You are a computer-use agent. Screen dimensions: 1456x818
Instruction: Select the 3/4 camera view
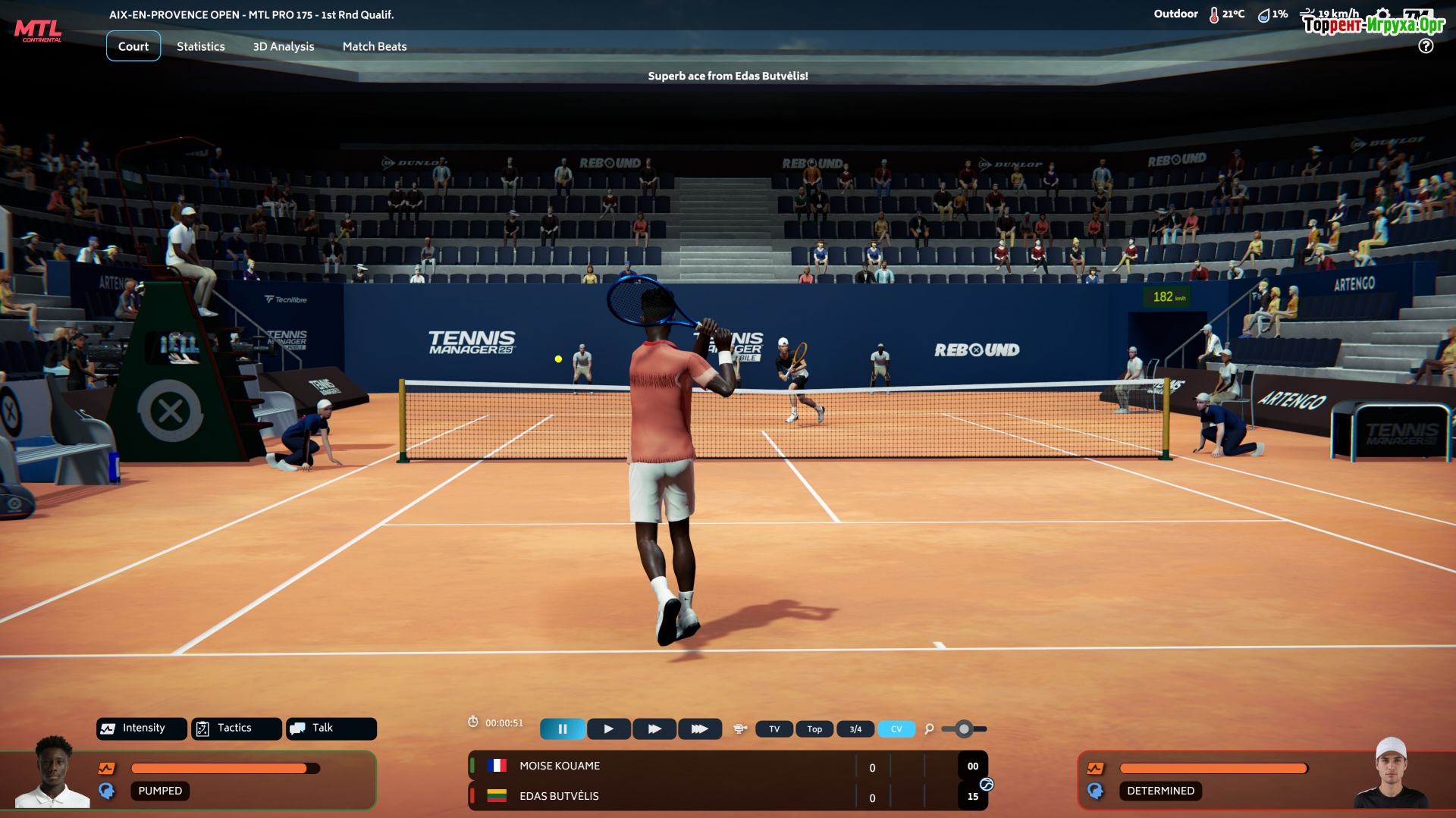tap(855, 729)
